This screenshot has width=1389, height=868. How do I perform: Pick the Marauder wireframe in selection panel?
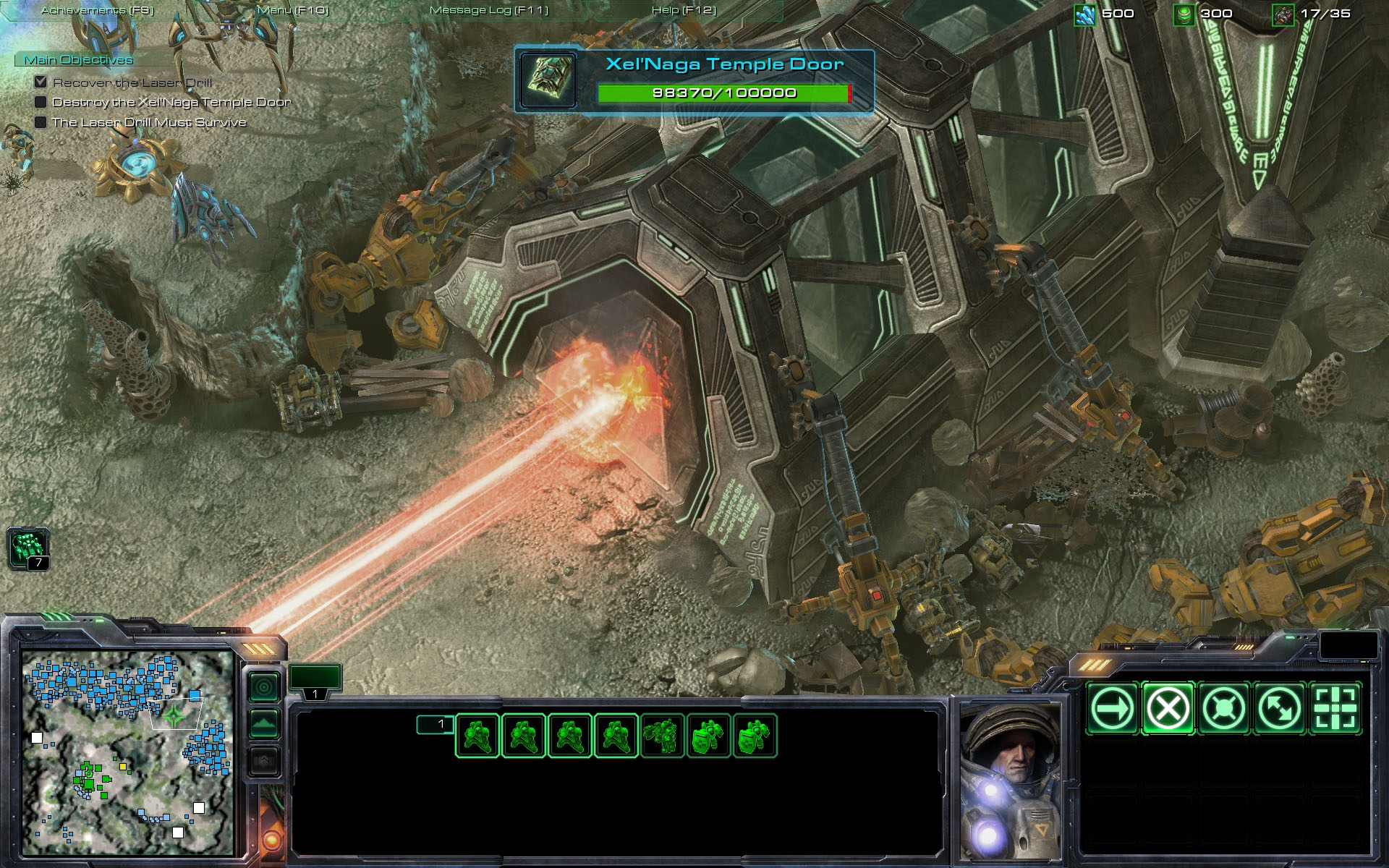(x=662, y=736)
